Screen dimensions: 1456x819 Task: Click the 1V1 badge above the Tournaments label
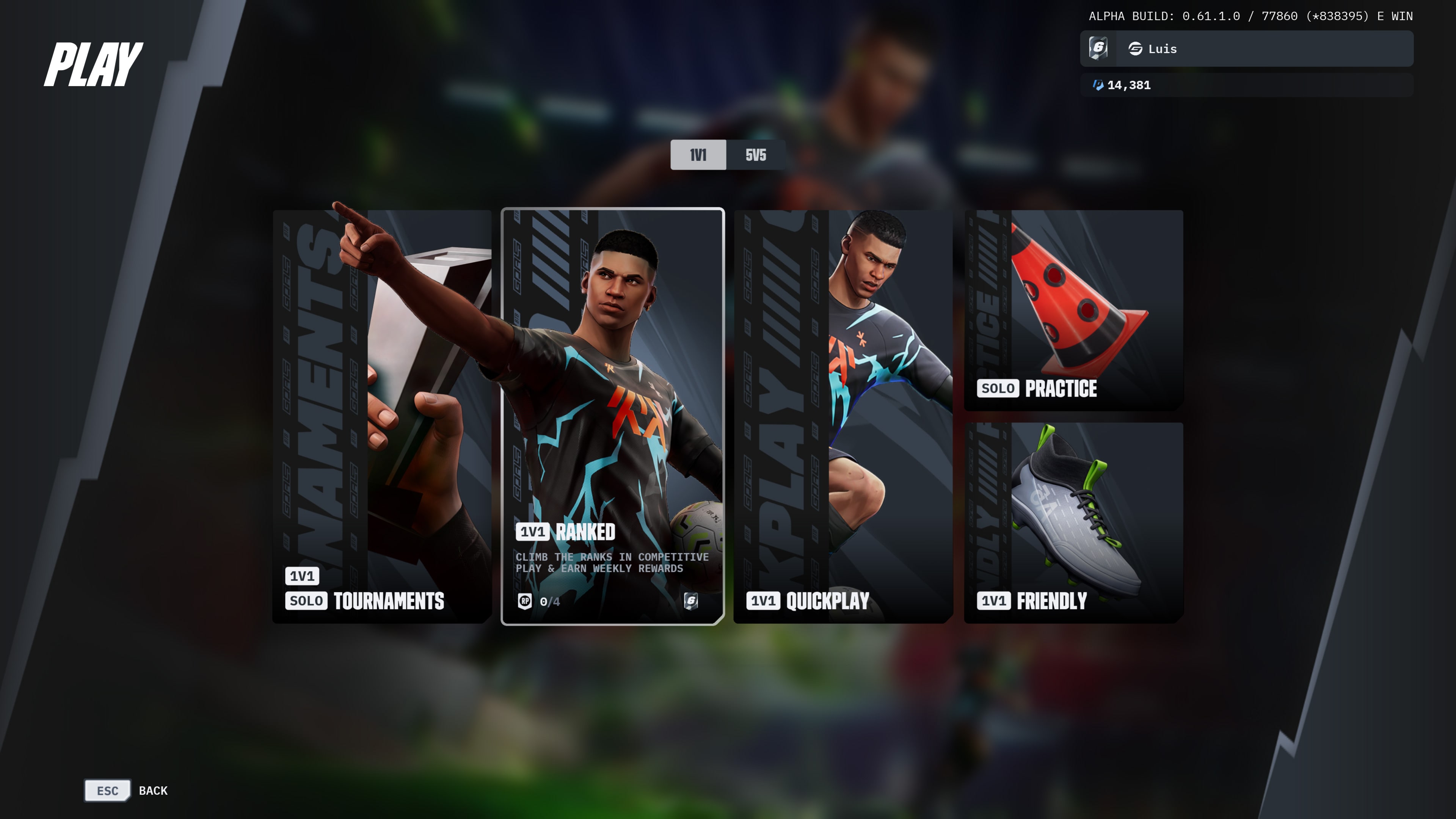click(x=301, y=576)
